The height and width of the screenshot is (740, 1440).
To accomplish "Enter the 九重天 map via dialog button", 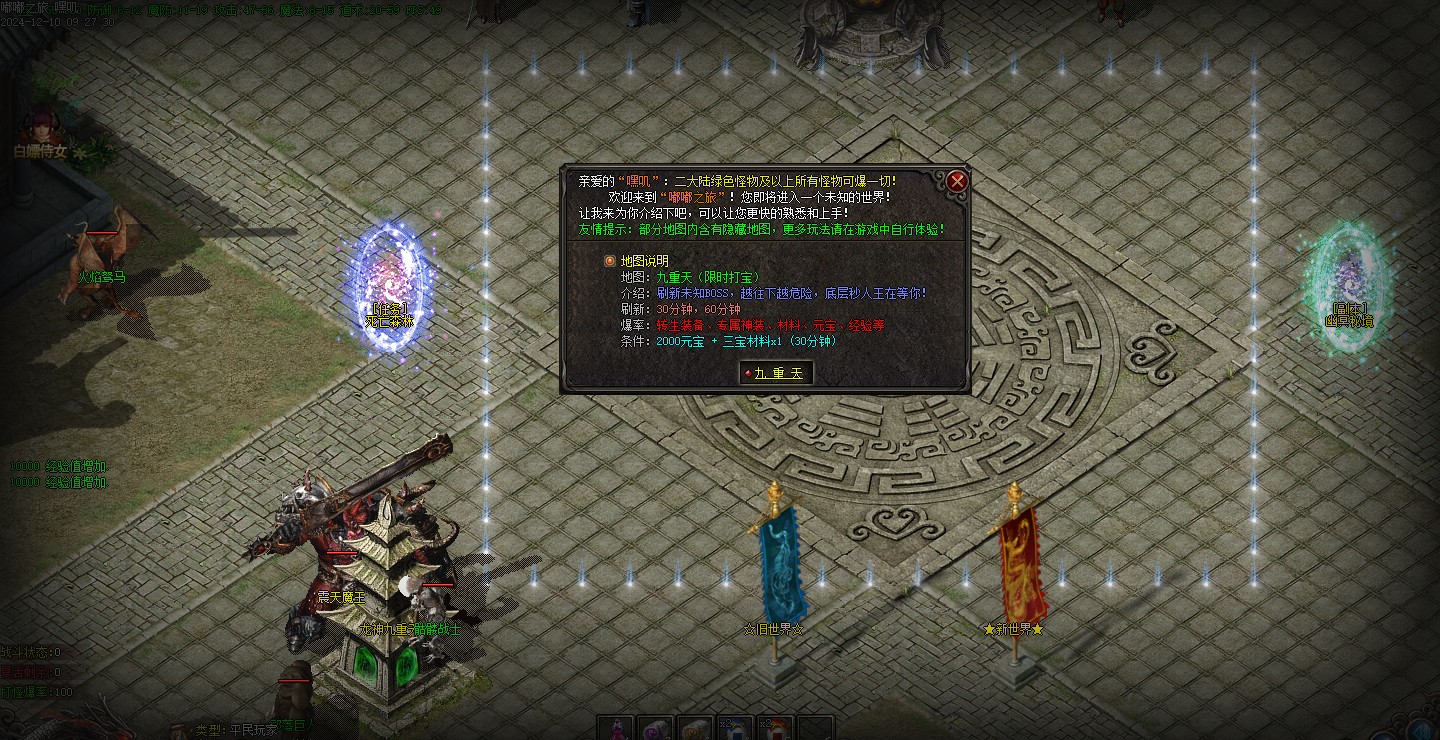I will (x=775, y=373).
